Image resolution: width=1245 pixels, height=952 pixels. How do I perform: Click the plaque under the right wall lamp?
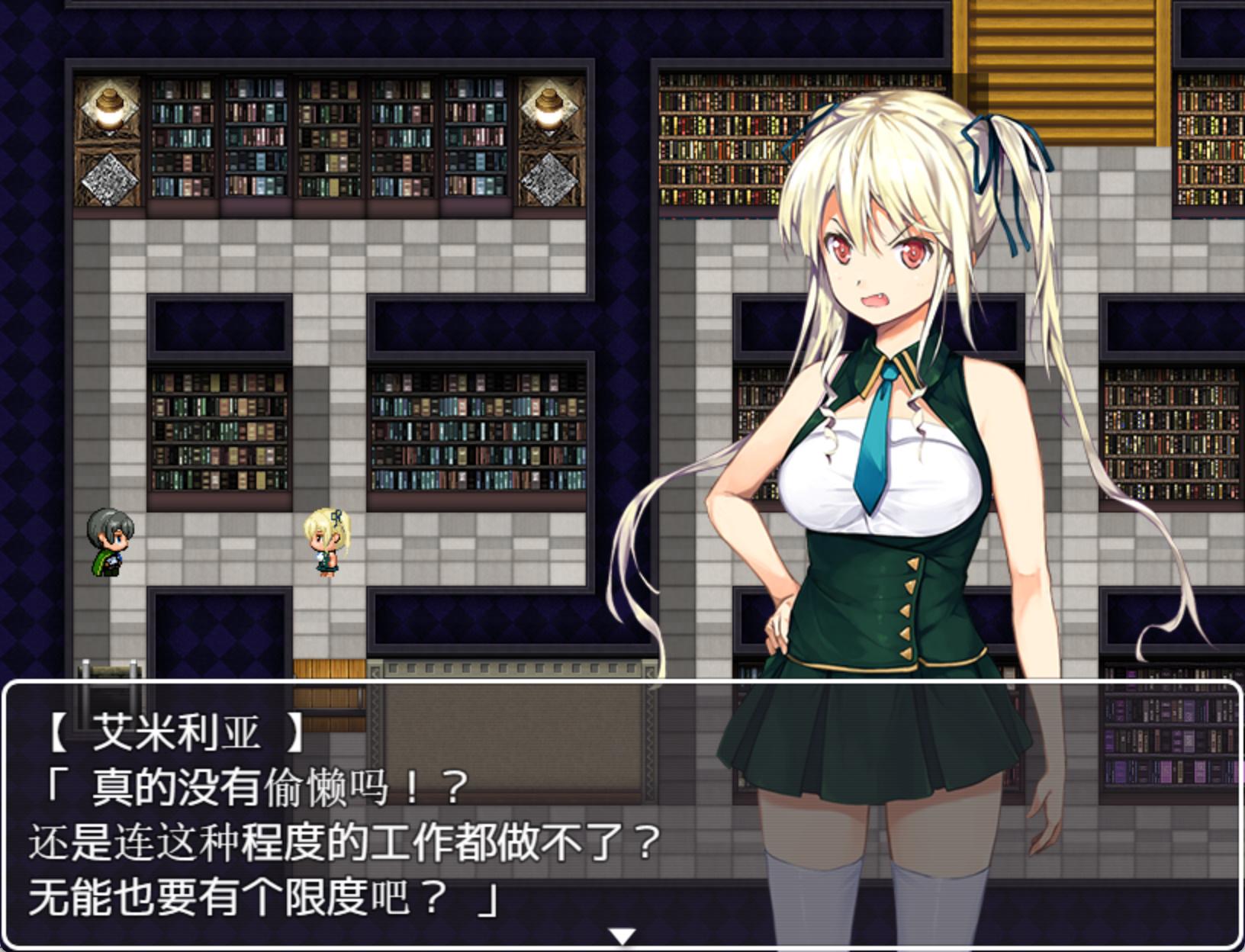coord(551,179)
